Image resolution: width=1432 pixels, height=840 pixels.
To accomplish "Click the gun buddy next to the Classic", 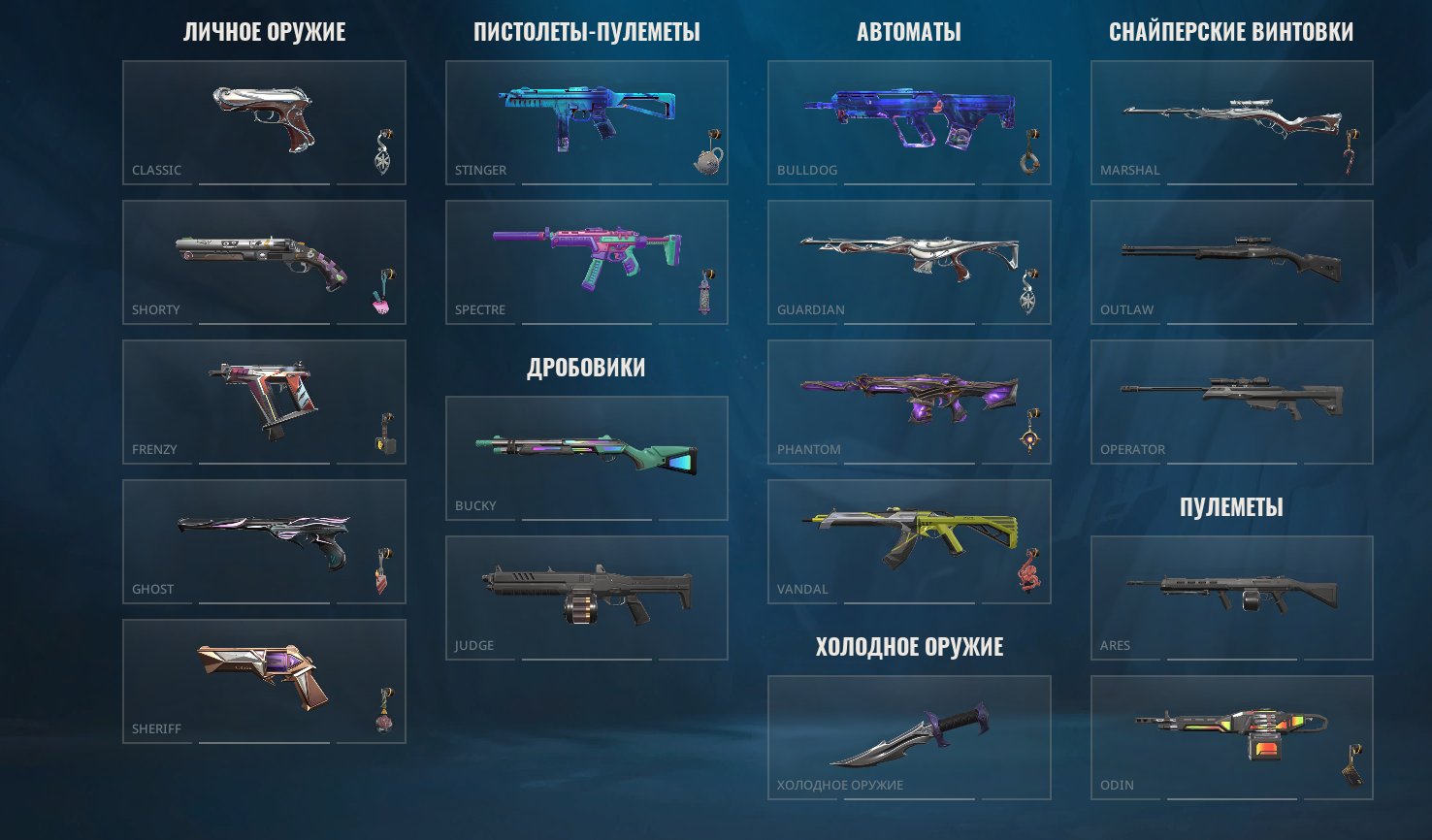I will 382,150.
